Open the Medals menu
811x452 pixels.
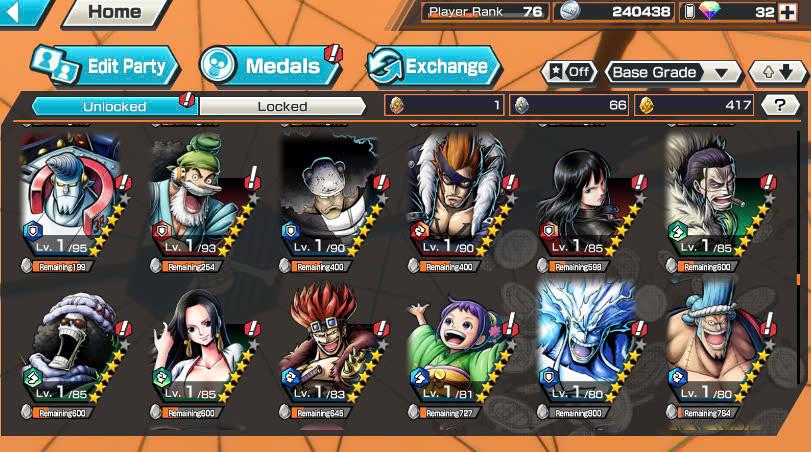[267, 67]
